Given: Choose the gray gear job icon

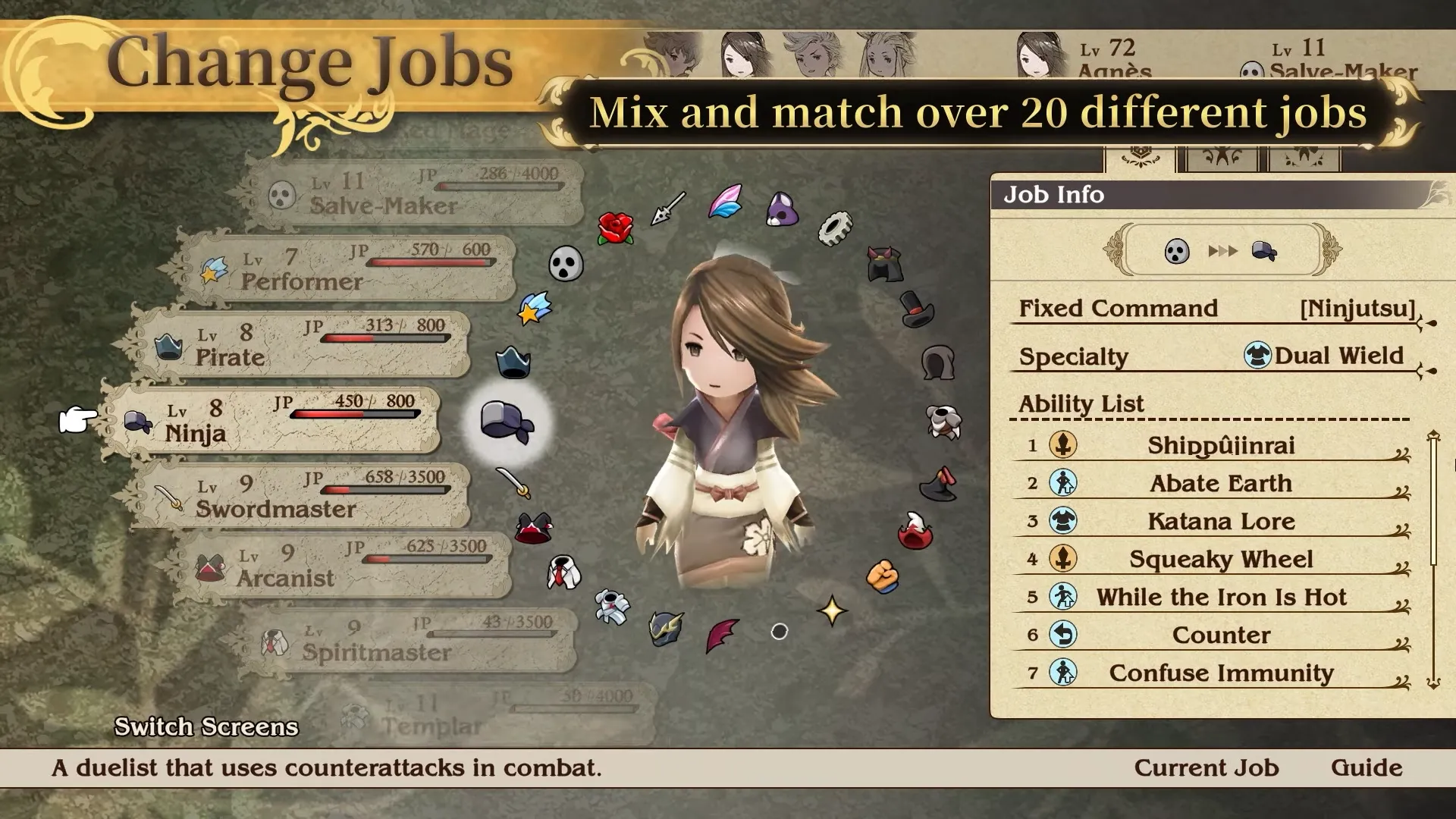Looking at the screenshot, I should click(x=835, y=227).
